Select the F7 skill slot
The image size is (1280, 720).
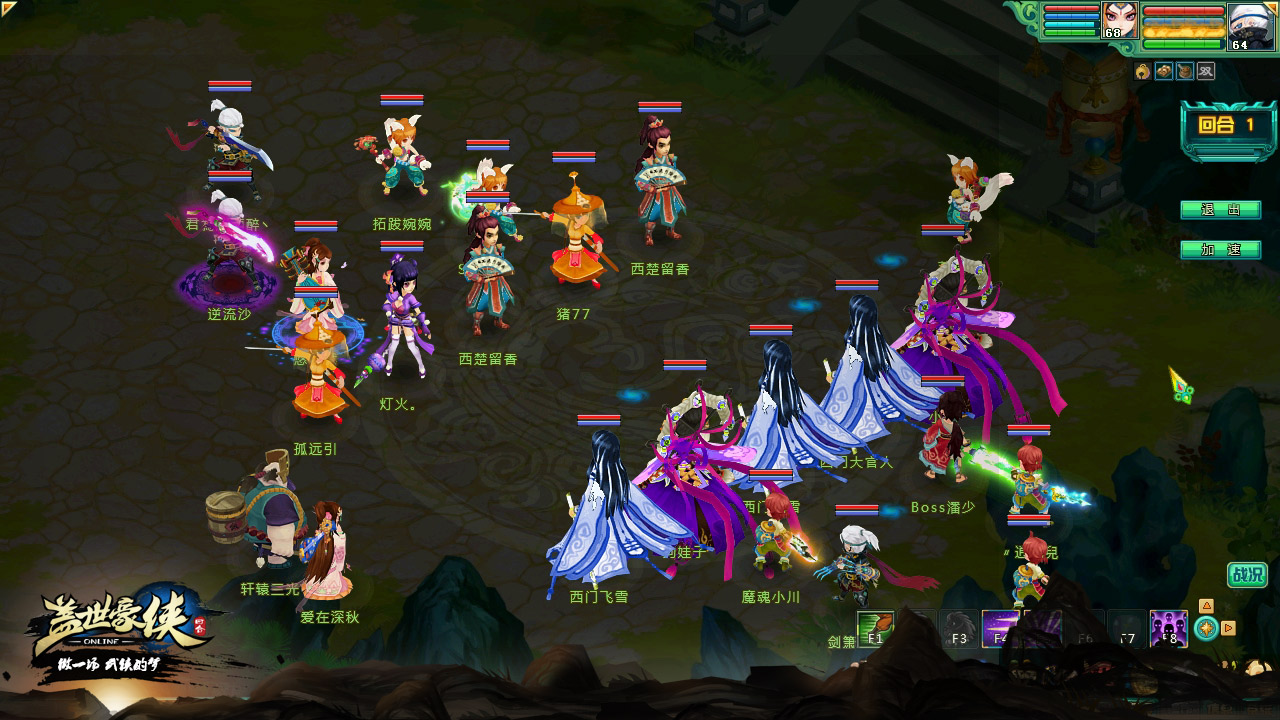pos(1127,628)
